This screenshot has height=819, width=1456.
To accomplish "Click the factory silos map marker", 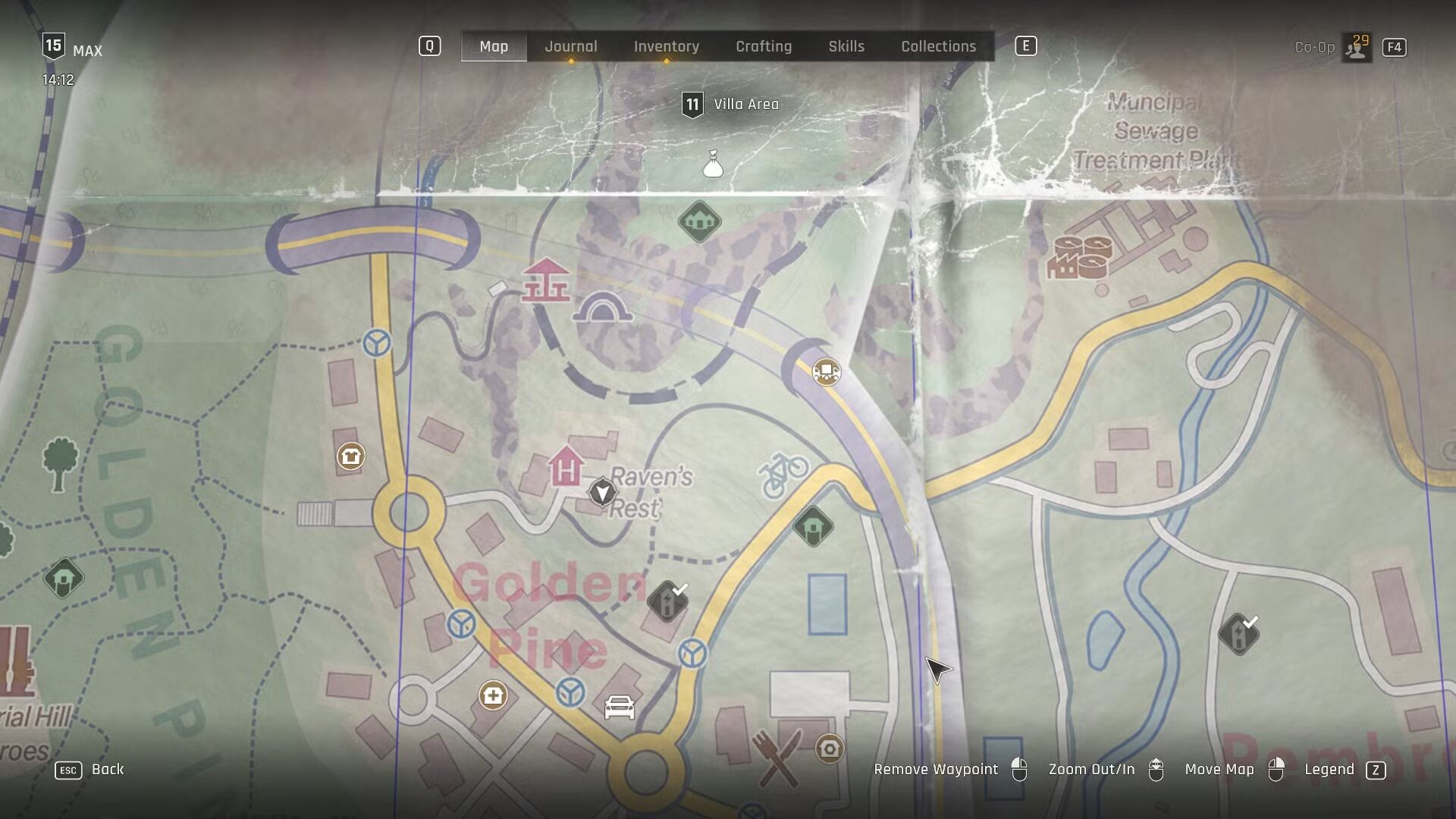I will point(1080,257).
